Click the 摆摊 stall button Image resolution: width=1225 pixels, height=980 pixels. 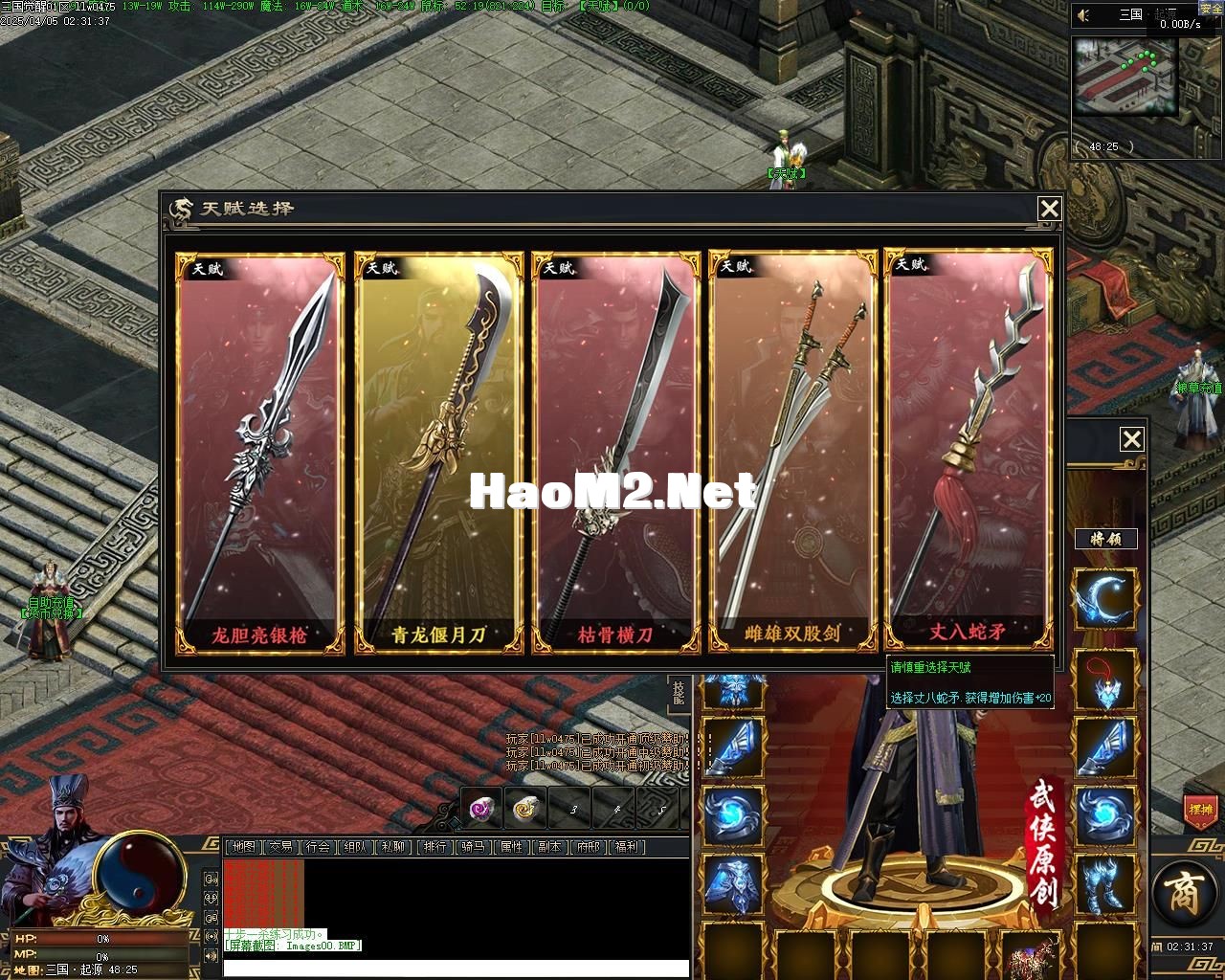tap(1198, 809)
